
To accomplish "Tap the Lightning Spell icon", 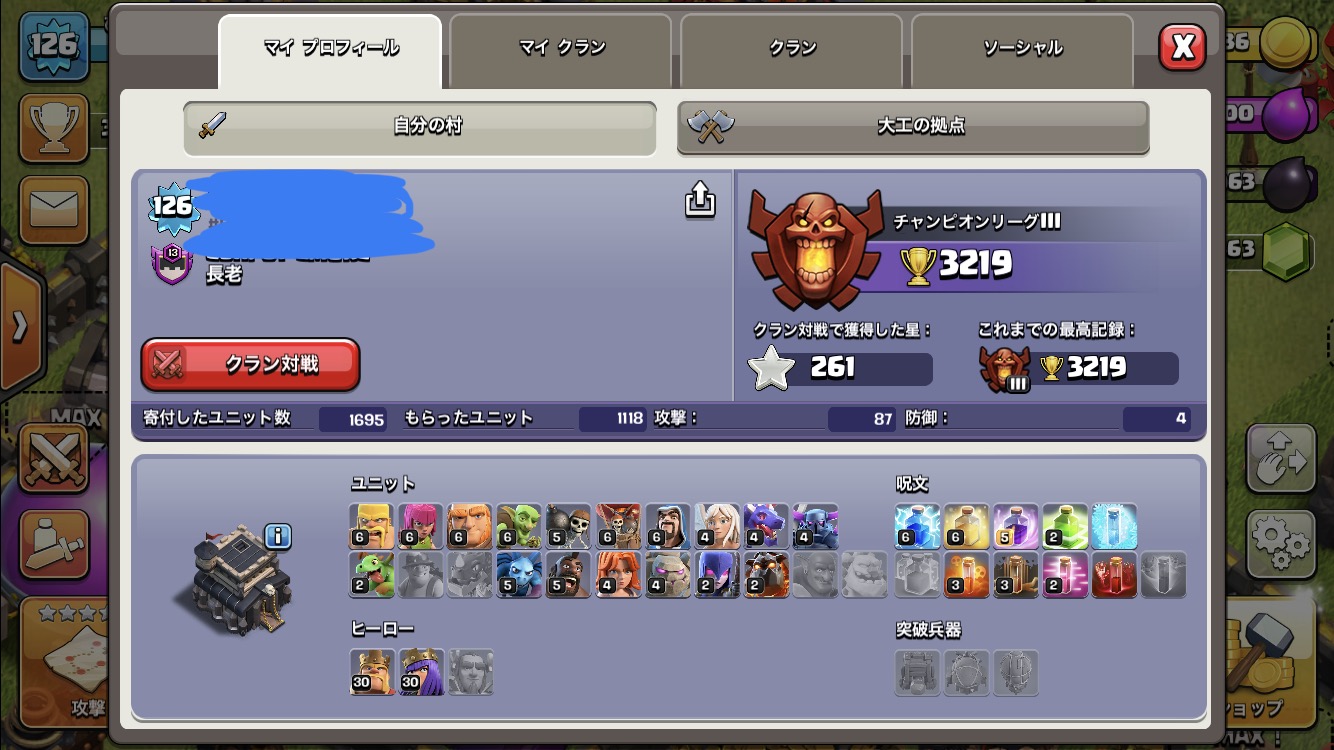I will click(x=917, y=526).
